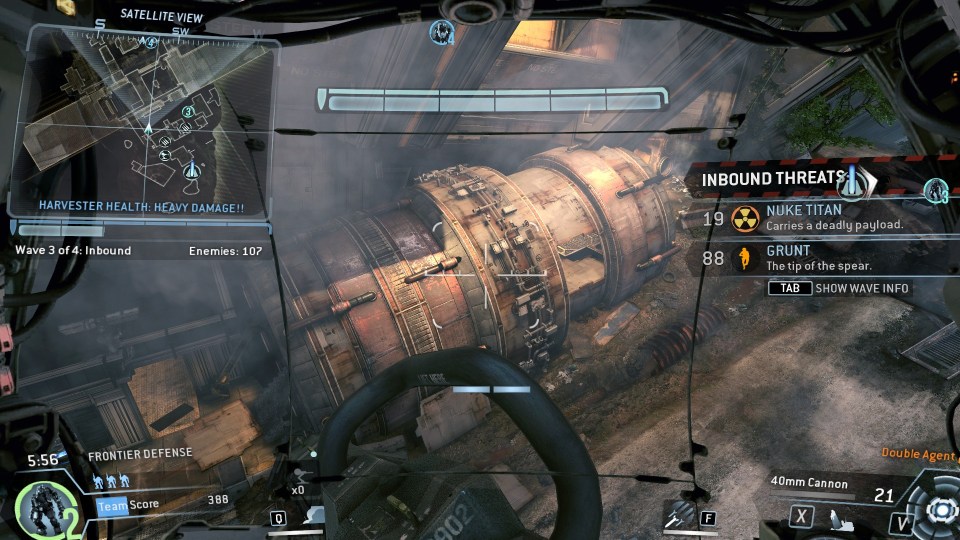Select the Double Agent player name

coord(918,453)
